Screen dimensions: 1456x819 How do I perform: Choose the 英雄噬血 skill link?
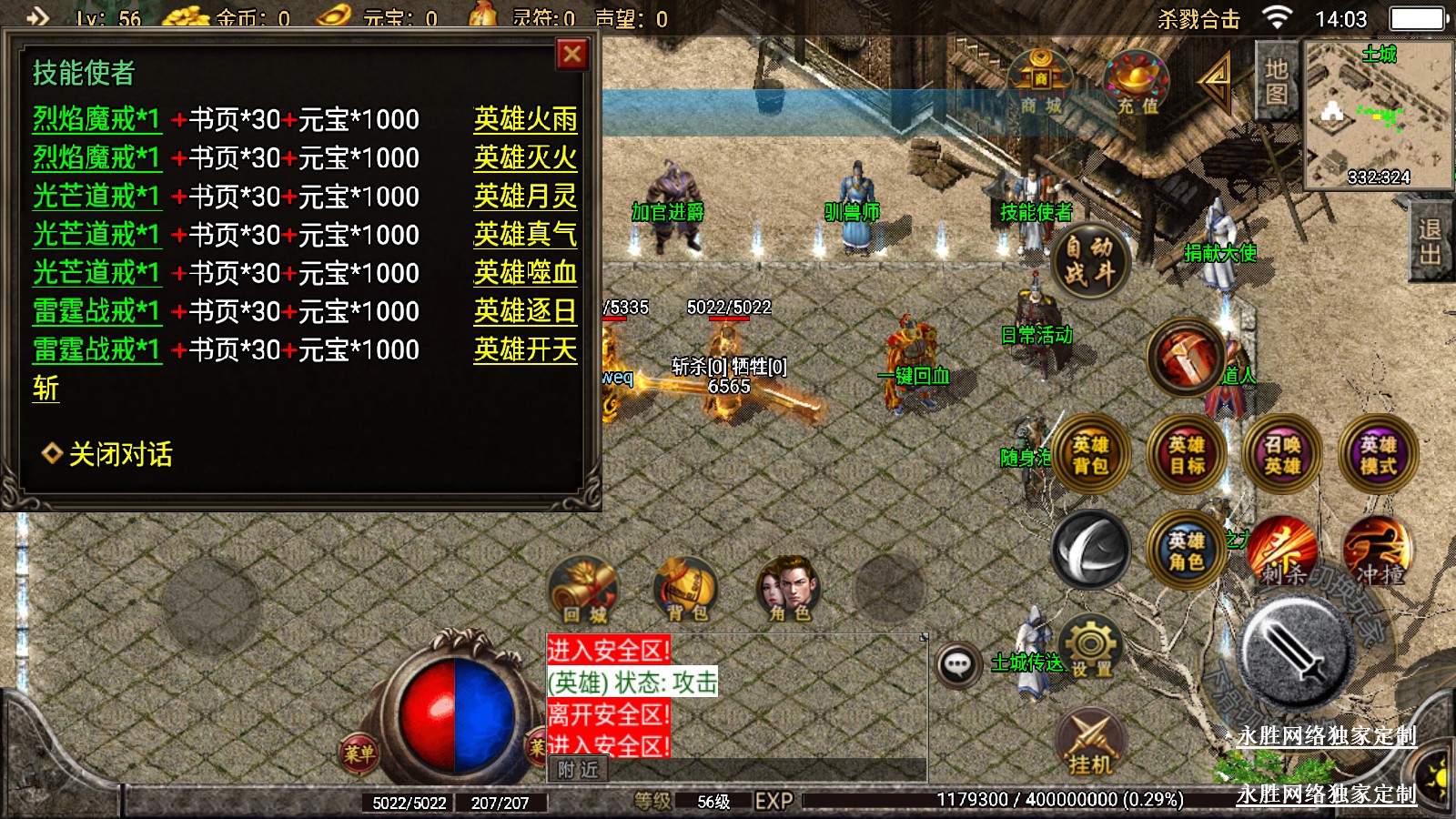pyautogui.click(x=525, y=273)
